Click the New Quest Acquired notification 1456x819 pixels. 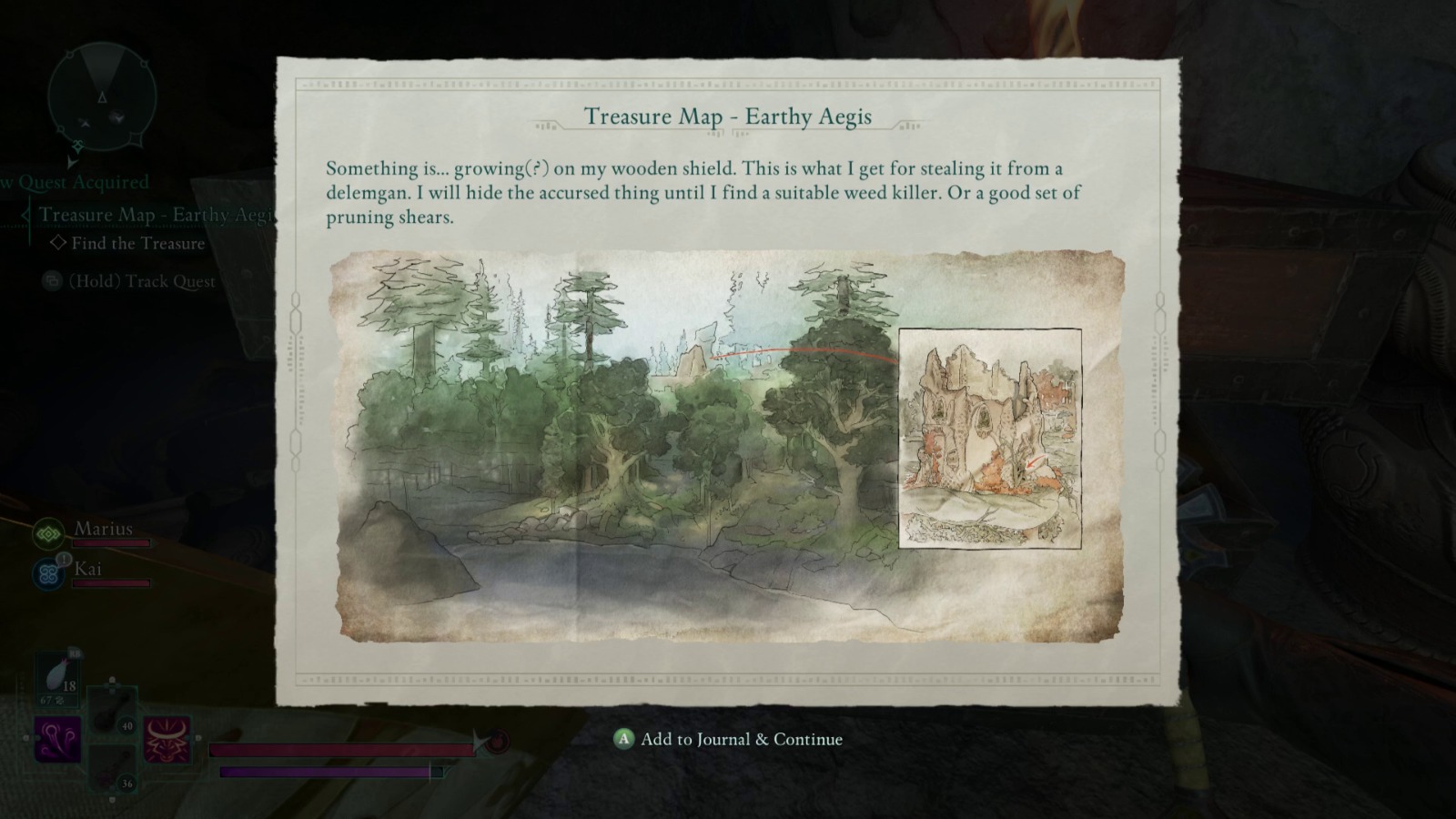(x=73, y=182)
